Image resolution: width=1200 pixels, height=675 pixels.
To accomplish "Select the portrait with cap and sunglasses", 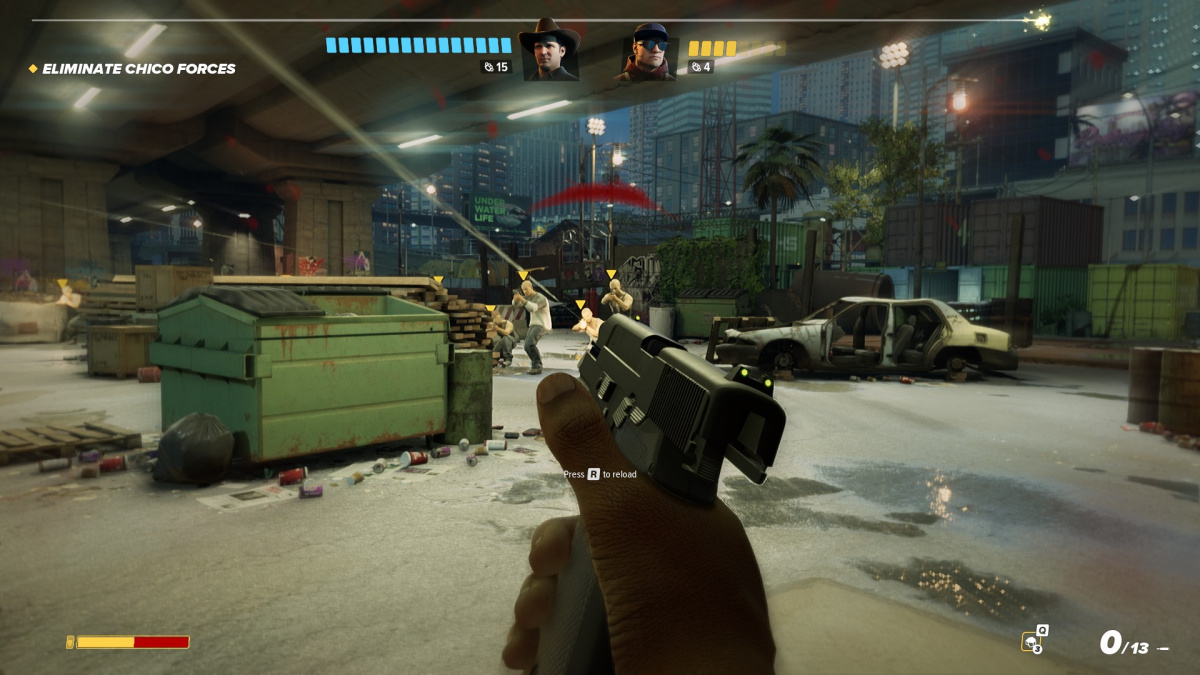I will click(x=650, y=52).
